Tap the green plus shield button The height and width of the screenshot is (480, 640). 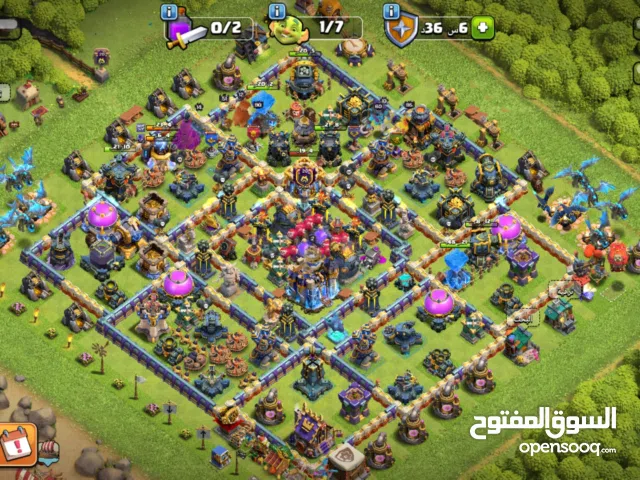[484, 28]
